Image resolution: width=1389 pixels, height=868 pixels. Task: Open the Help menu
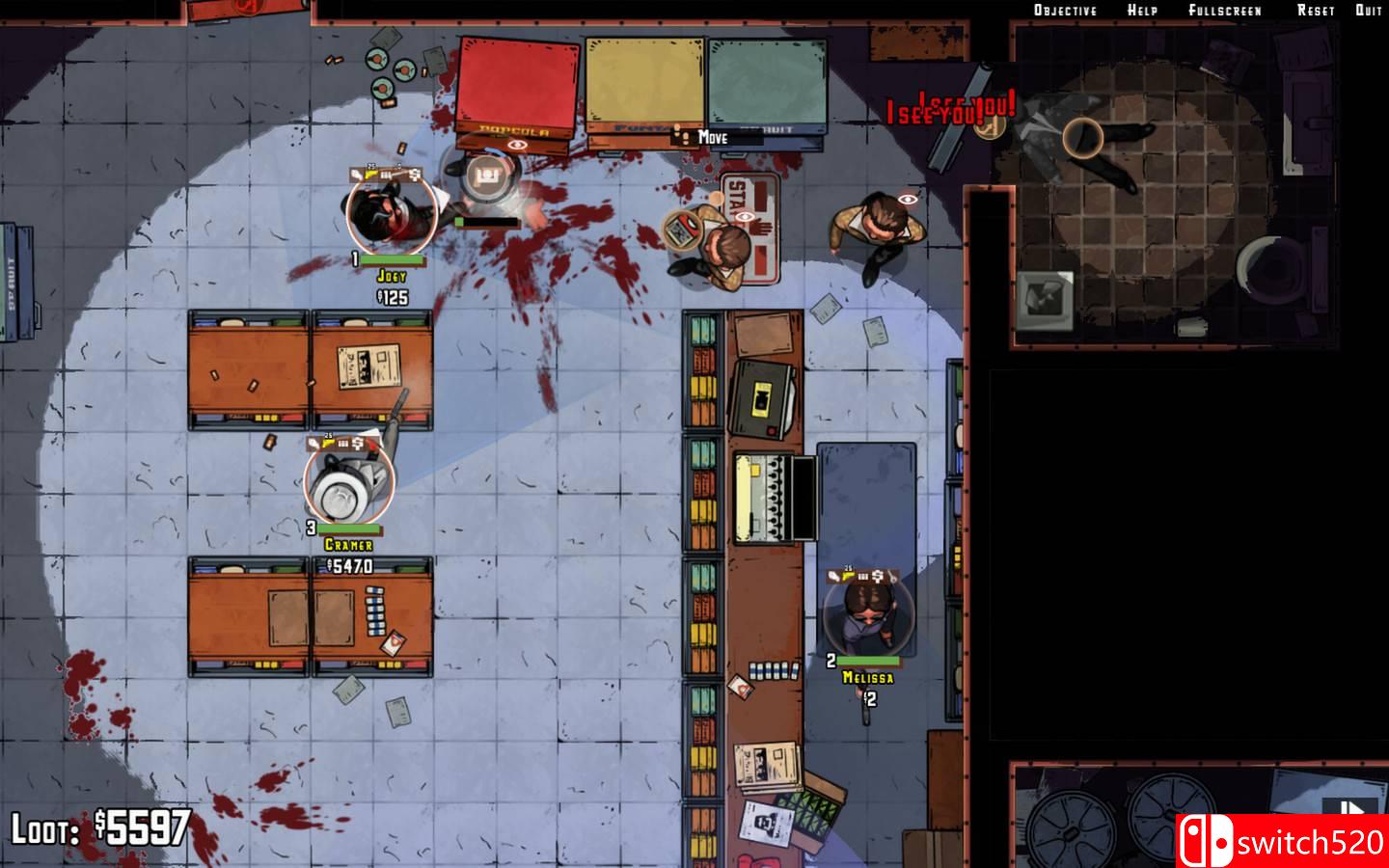point(1141,10)
